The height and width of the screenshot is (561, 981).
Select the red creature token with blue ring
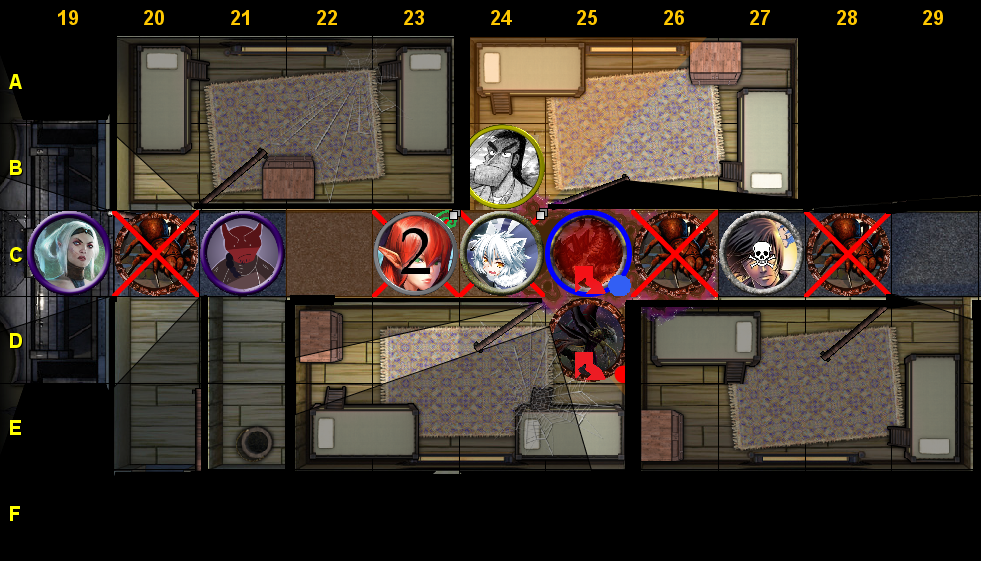588,254
